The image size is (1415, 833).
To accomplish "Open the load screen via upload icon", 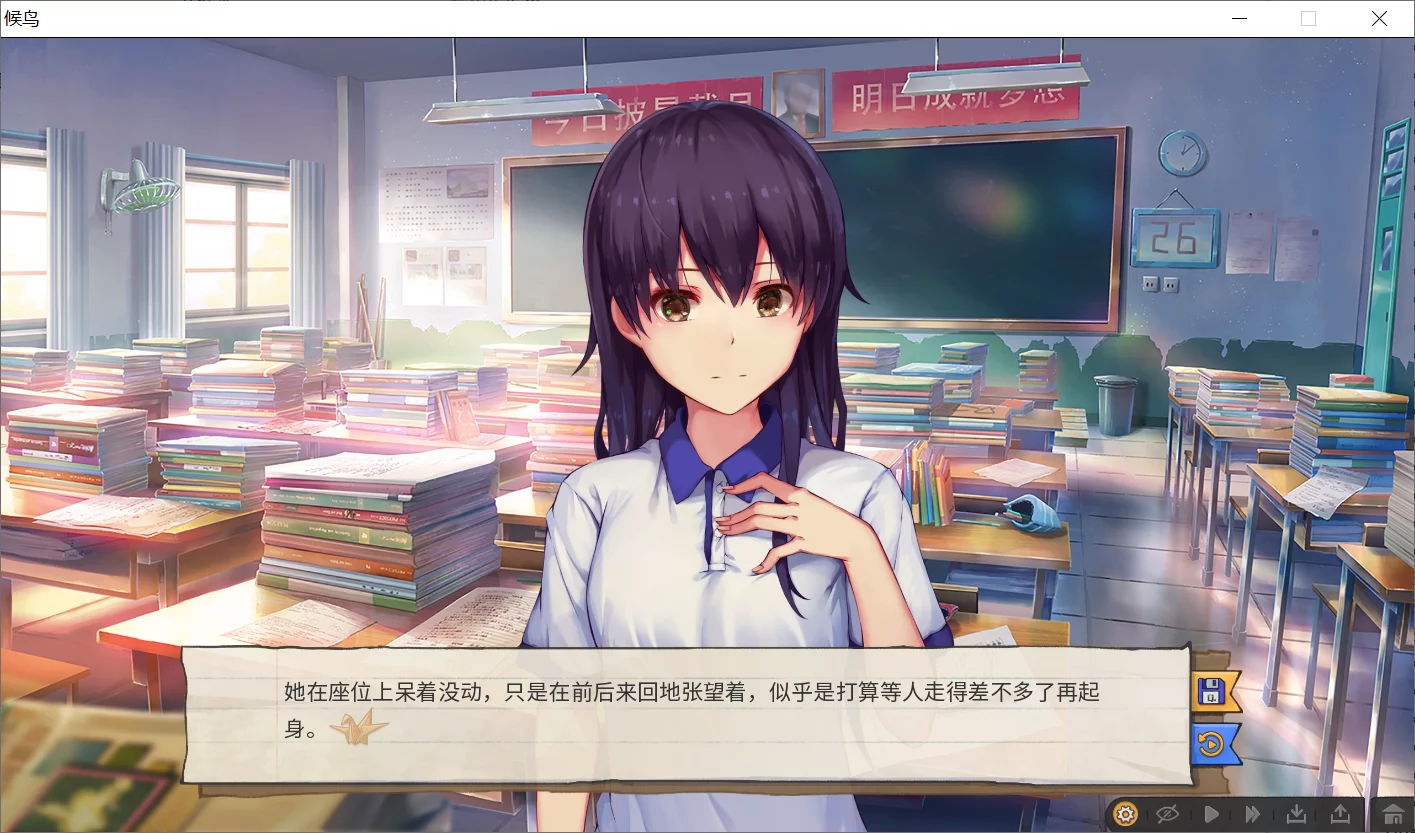I will (x=1338, y=814).
